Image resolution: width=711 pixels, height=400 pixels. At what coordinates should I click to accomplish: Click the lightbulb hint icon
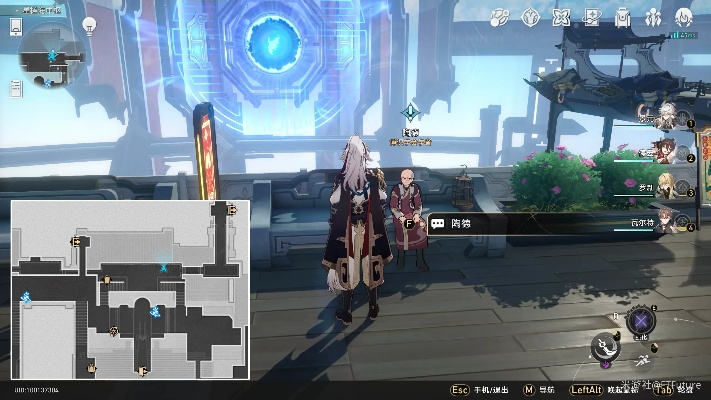point(88,23)
